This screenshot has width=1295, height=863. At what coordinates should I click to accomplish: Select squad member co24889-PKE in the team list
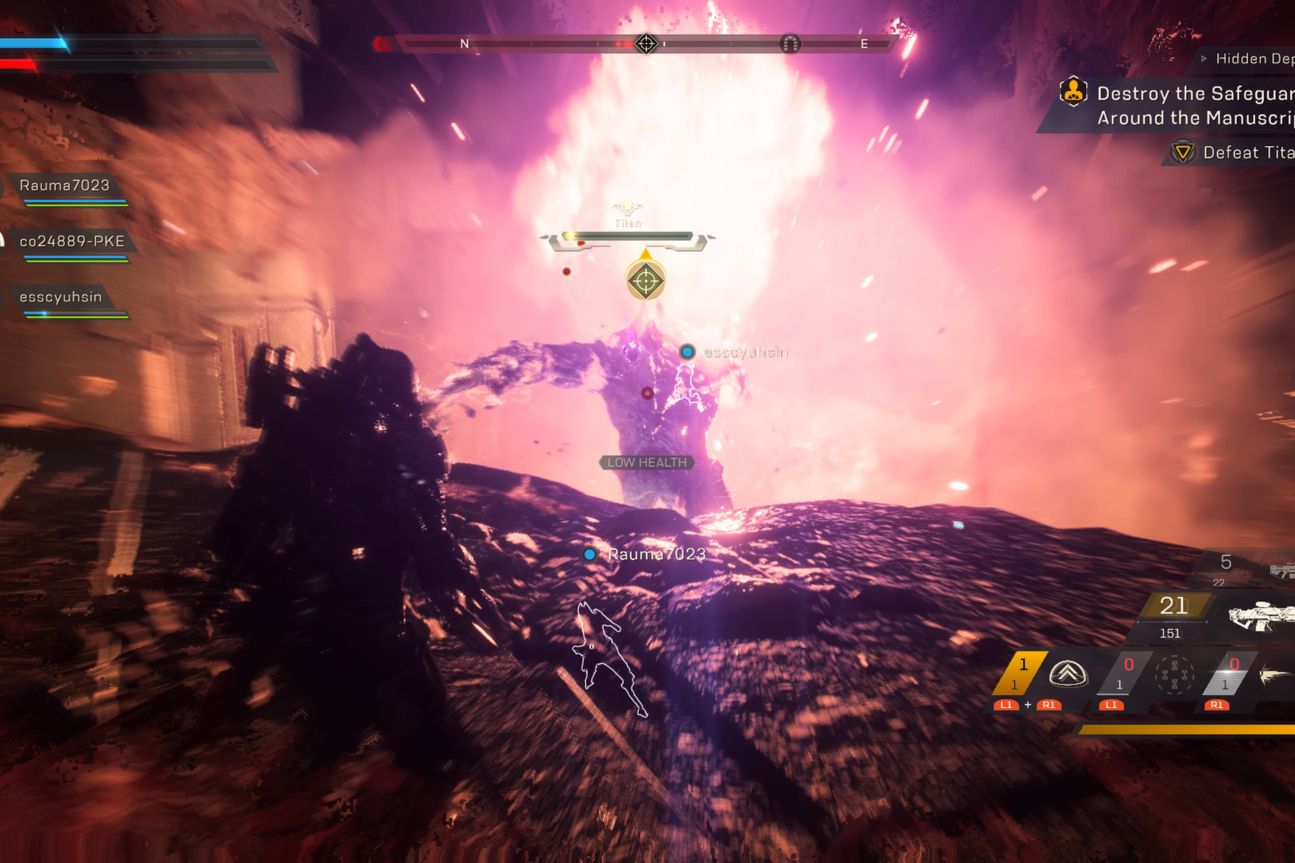(72, 241)
